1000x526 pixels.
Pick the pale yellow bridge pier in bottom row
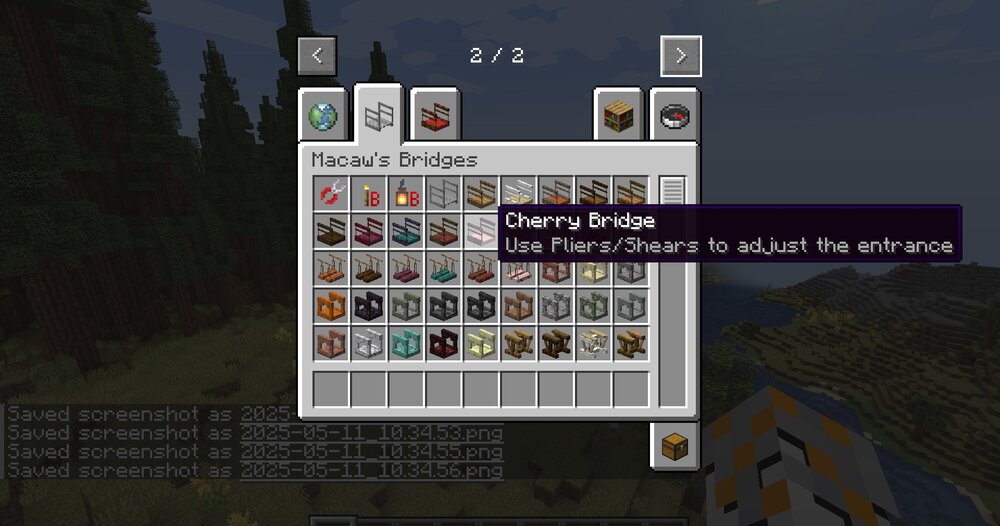tap(482, 343)
